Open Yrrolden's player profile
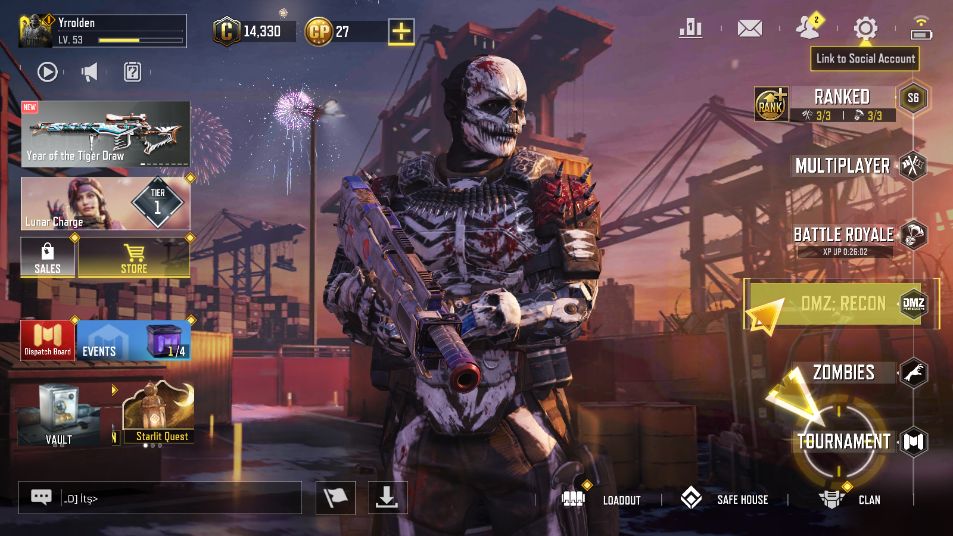This screenshot has height=536, width=953. (100, 30)
